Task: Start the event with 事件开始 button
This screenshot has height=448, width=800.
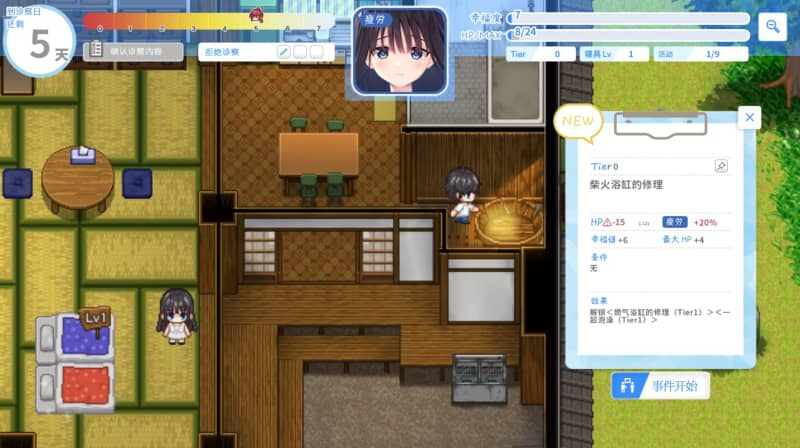Action: [x=661, y=386]
